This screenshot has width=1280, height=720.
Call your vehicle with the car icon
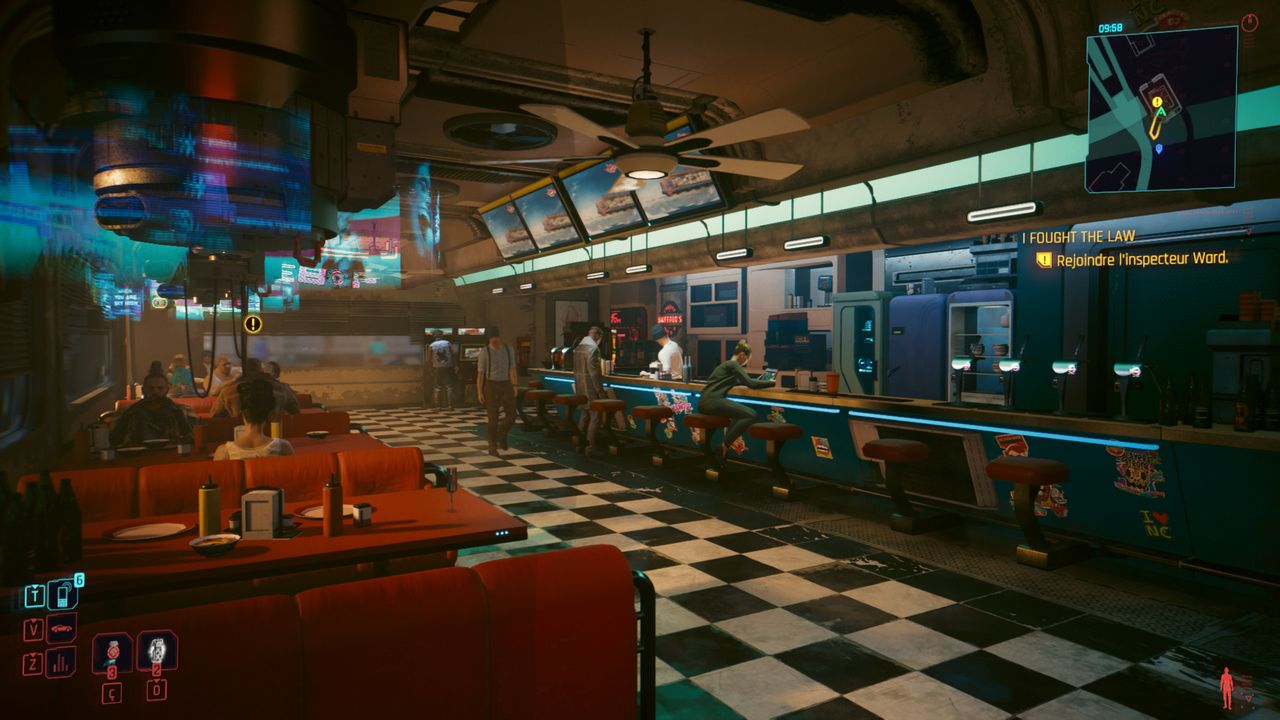[x=61, y=628]
